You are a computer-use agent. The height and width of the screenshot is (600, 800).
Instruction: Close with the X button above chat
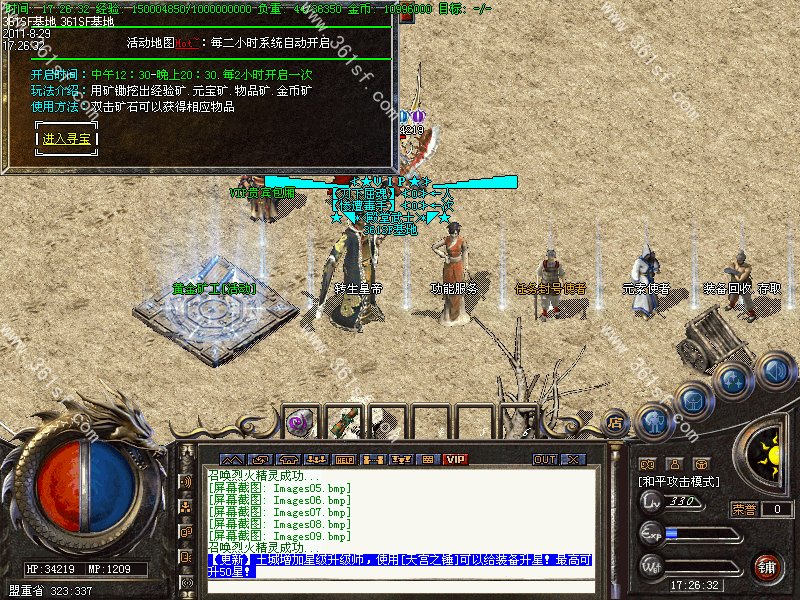[x=573, y=459]
